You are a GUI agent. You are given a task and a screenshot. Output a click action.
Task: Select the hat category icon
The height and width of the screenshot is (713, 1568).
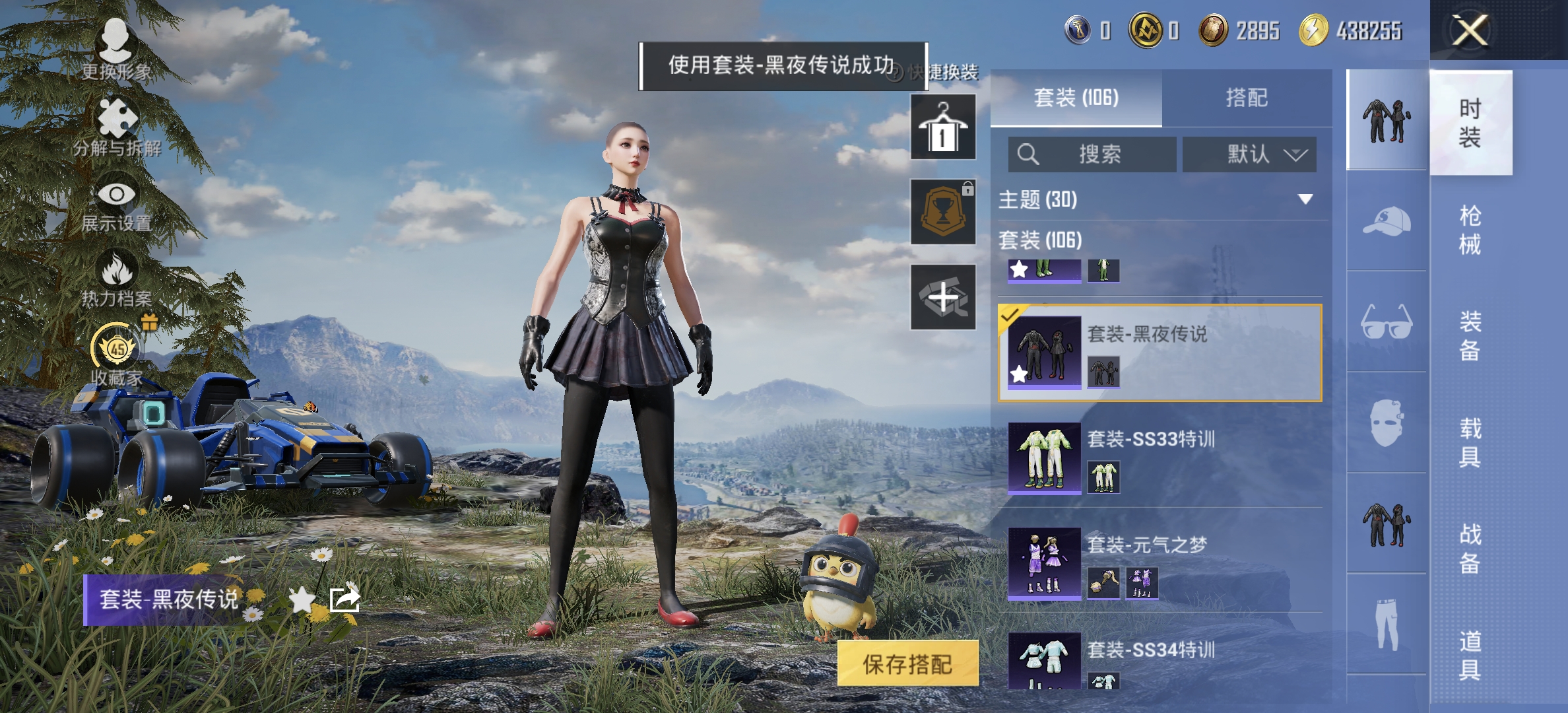tap(1388, 224)
